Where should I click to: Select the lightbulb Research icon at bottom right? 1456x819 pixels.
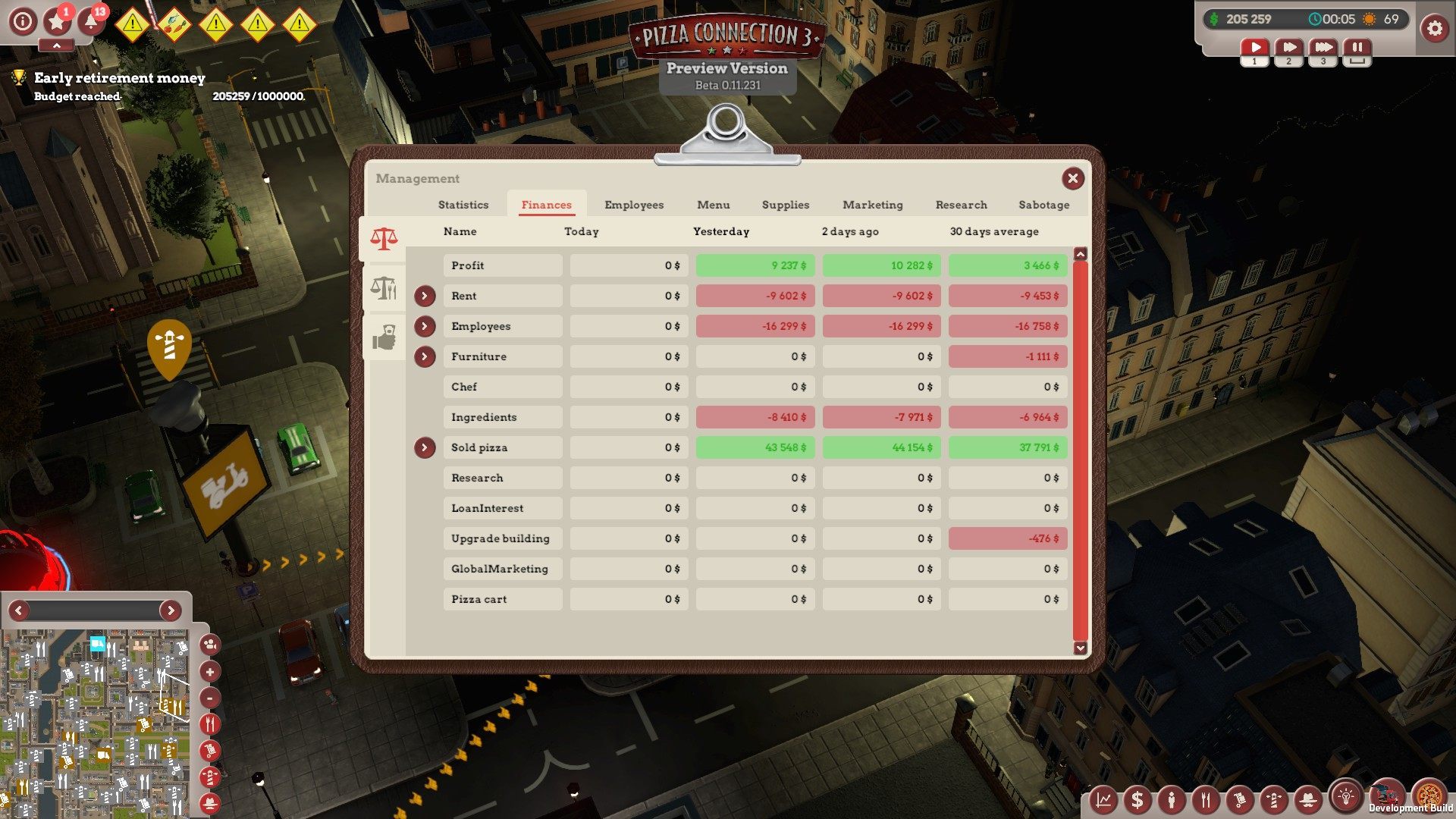coord(1344,799)
